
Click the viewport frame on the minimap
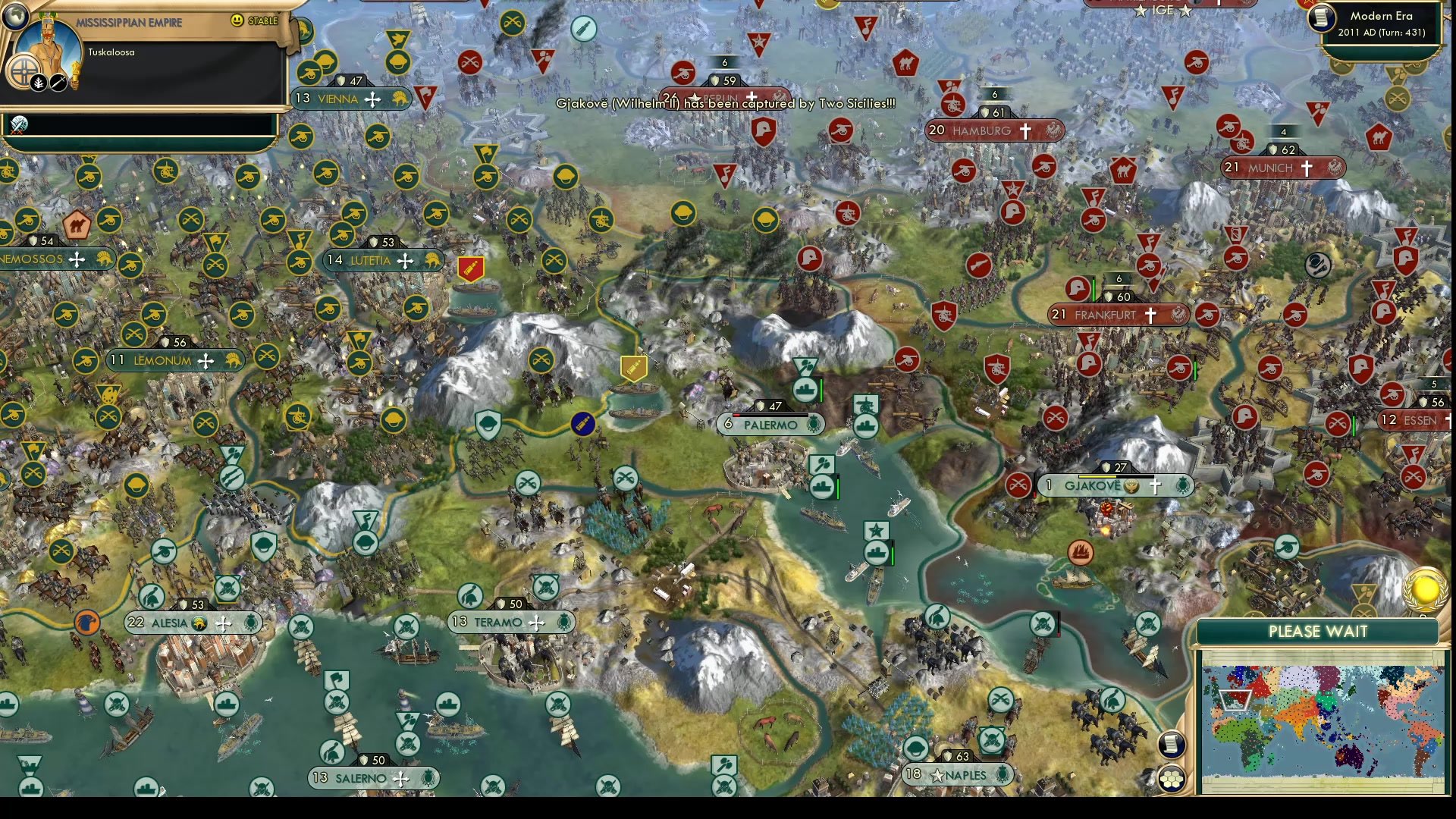[x=1235, y=700]
